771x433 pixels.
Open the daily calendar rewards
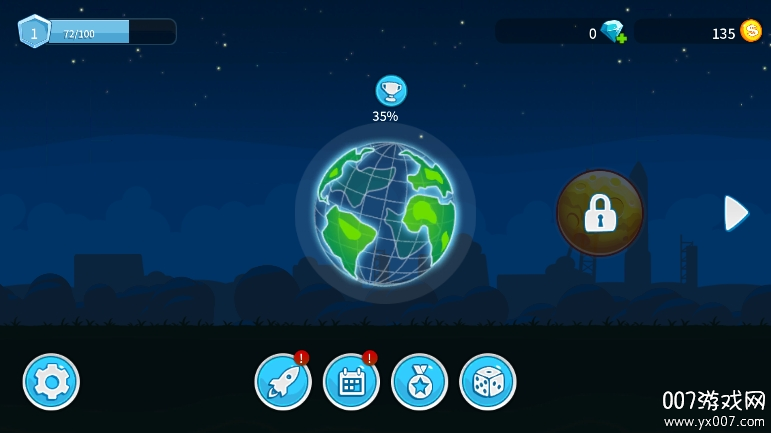coord(351,382)
